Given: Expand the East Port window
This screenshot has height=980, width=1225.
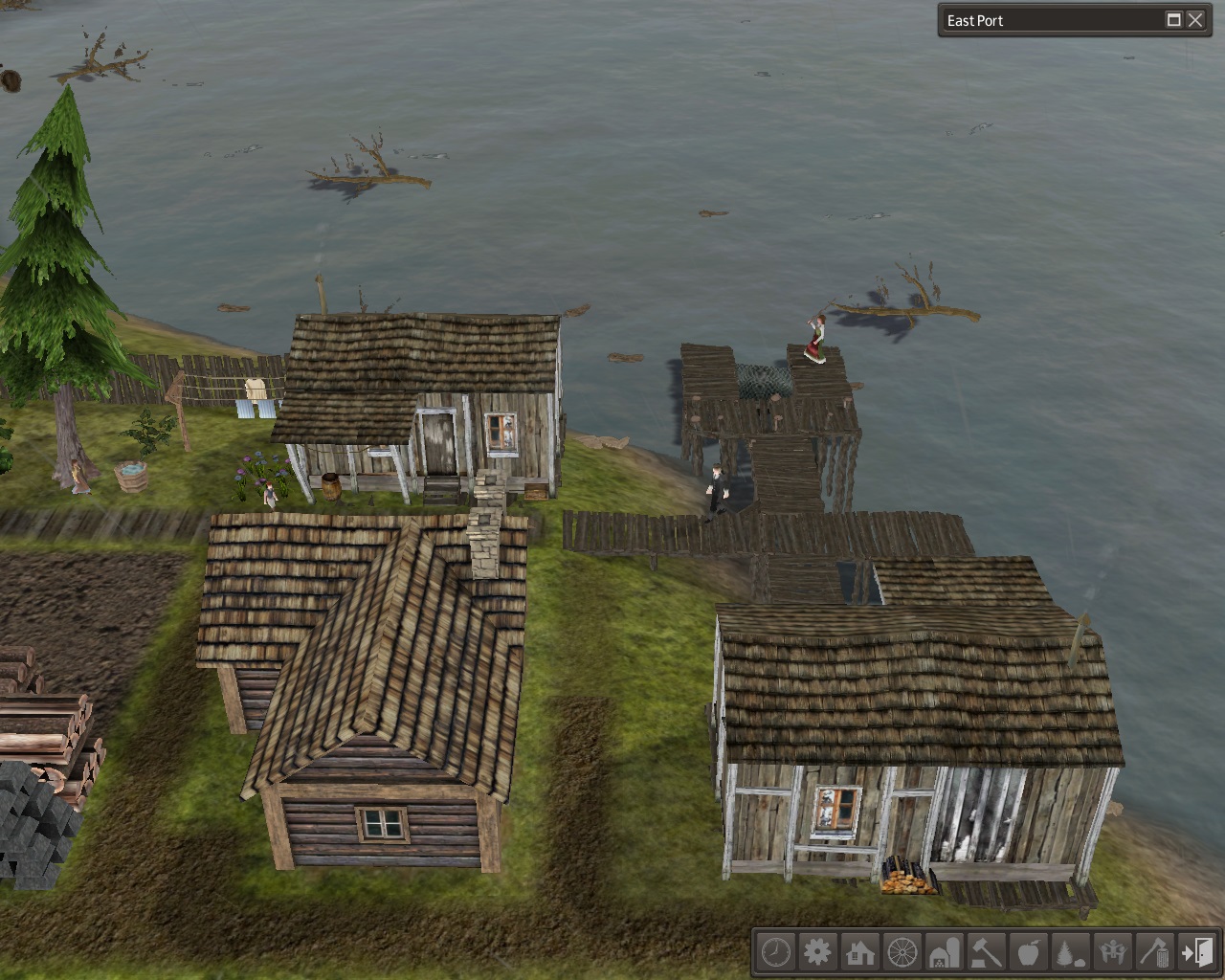Looking at the screenshot, I should click(1173, 20).
